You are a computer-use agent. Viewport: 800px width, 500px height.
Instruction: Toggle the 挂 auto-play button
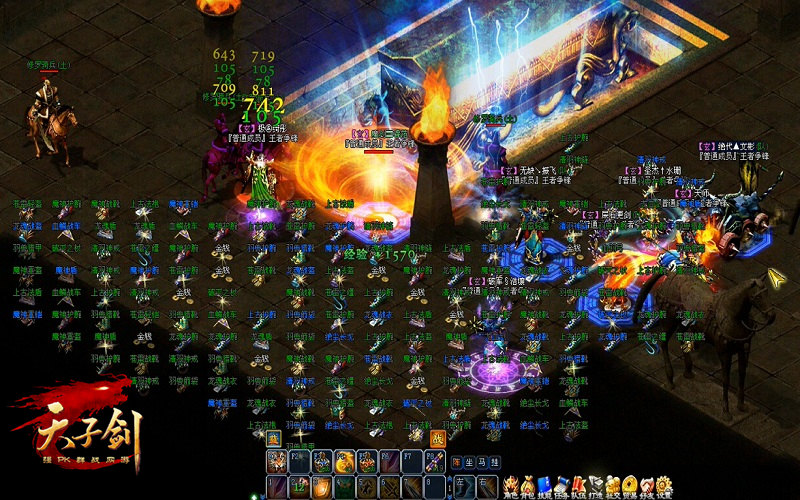click(492, 461)
